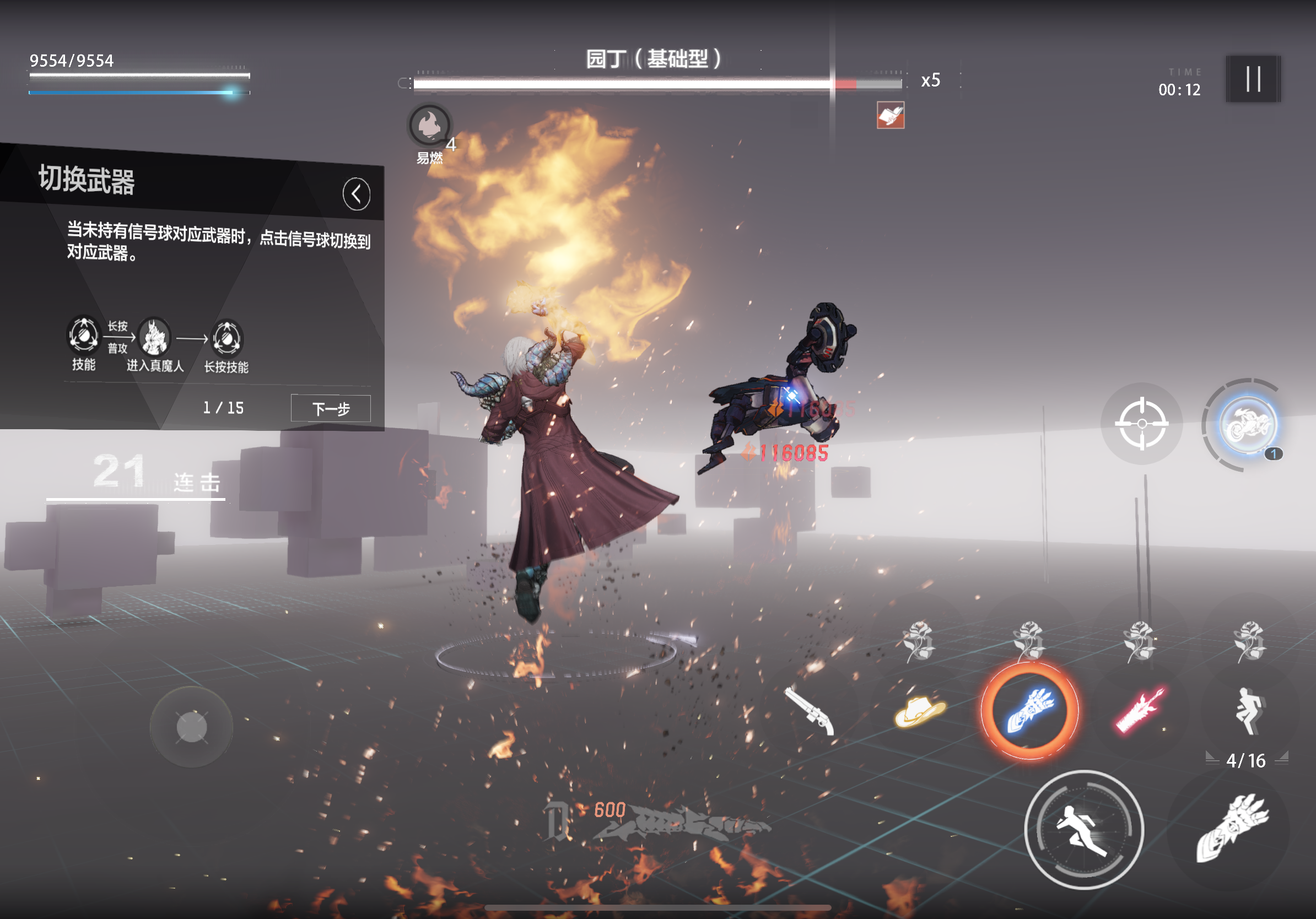Image resolution: width=1316 pixels, height=919 pixels.
Task: Inspect the 易燃 flammable status icon
Action: click(429, 125)
